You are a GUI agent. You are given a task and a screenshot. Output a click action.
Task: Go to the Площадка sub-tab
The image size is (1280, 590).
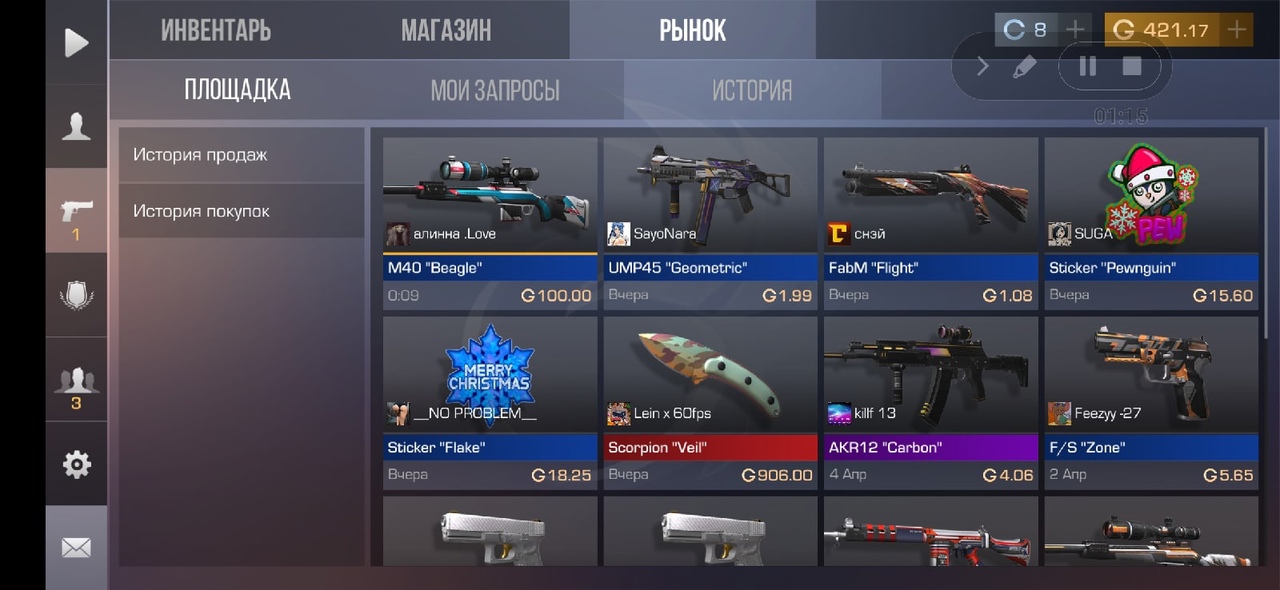tap(237, 90)
